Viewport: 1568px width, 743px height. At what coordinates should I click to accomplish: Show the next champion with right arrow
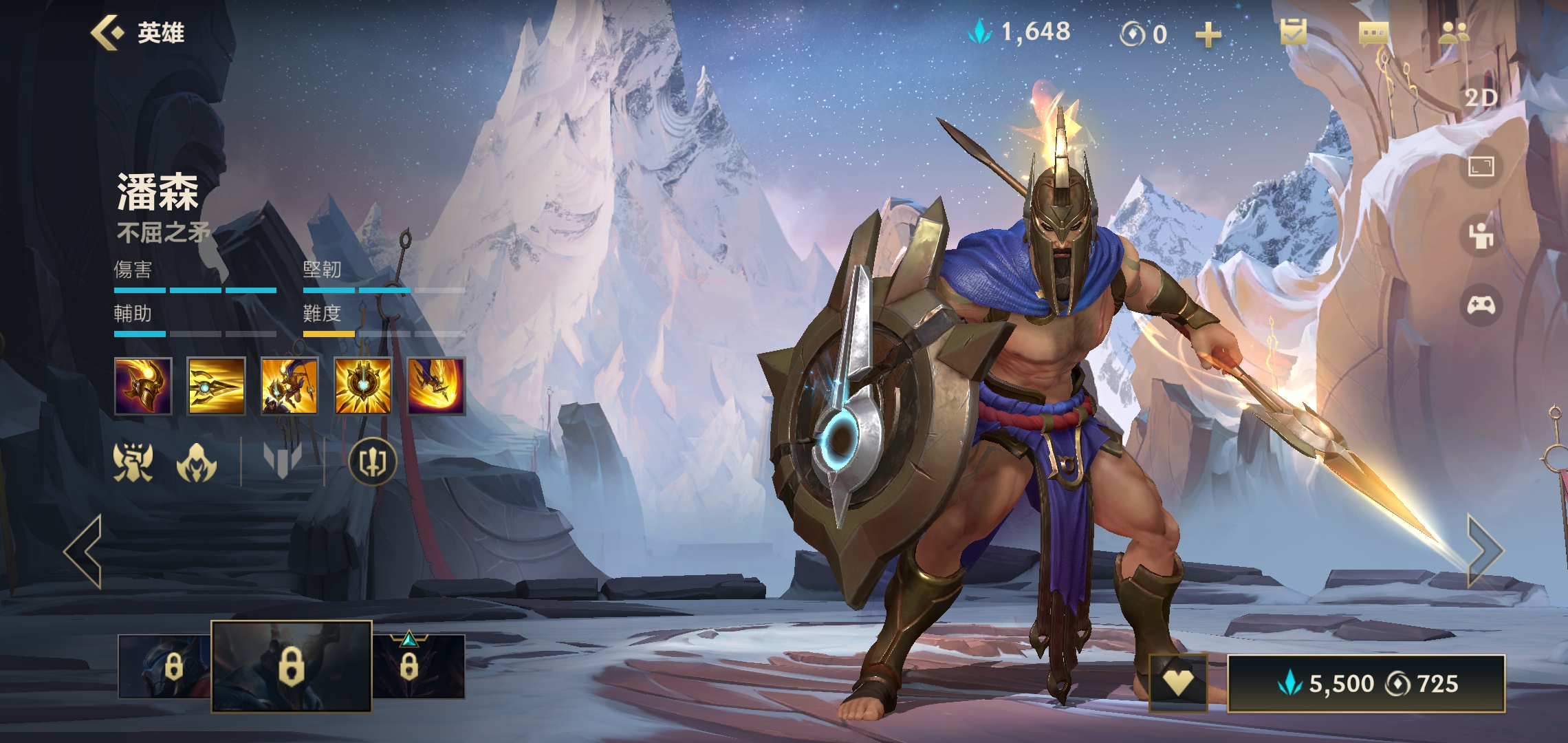(x=1485, y=551)
